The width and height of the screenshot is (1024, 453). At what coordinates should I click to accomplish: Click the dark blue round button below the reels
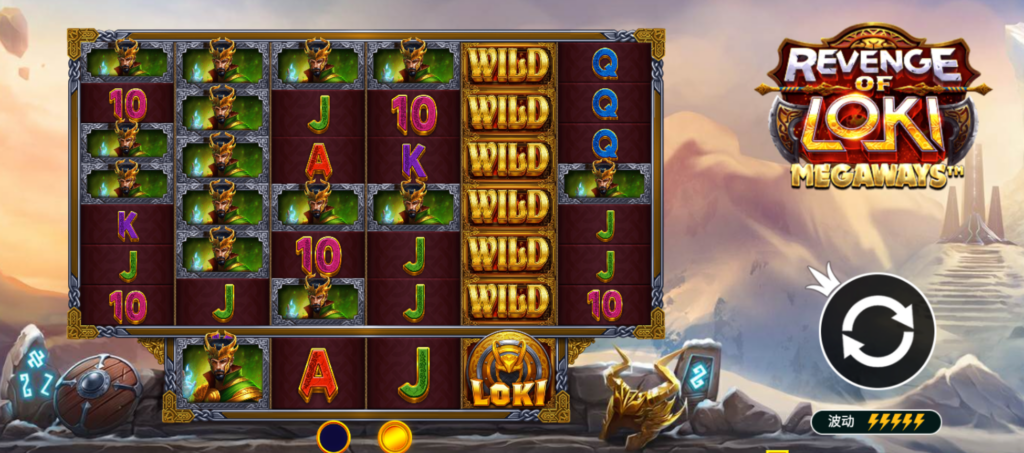[x=333, y=437]
